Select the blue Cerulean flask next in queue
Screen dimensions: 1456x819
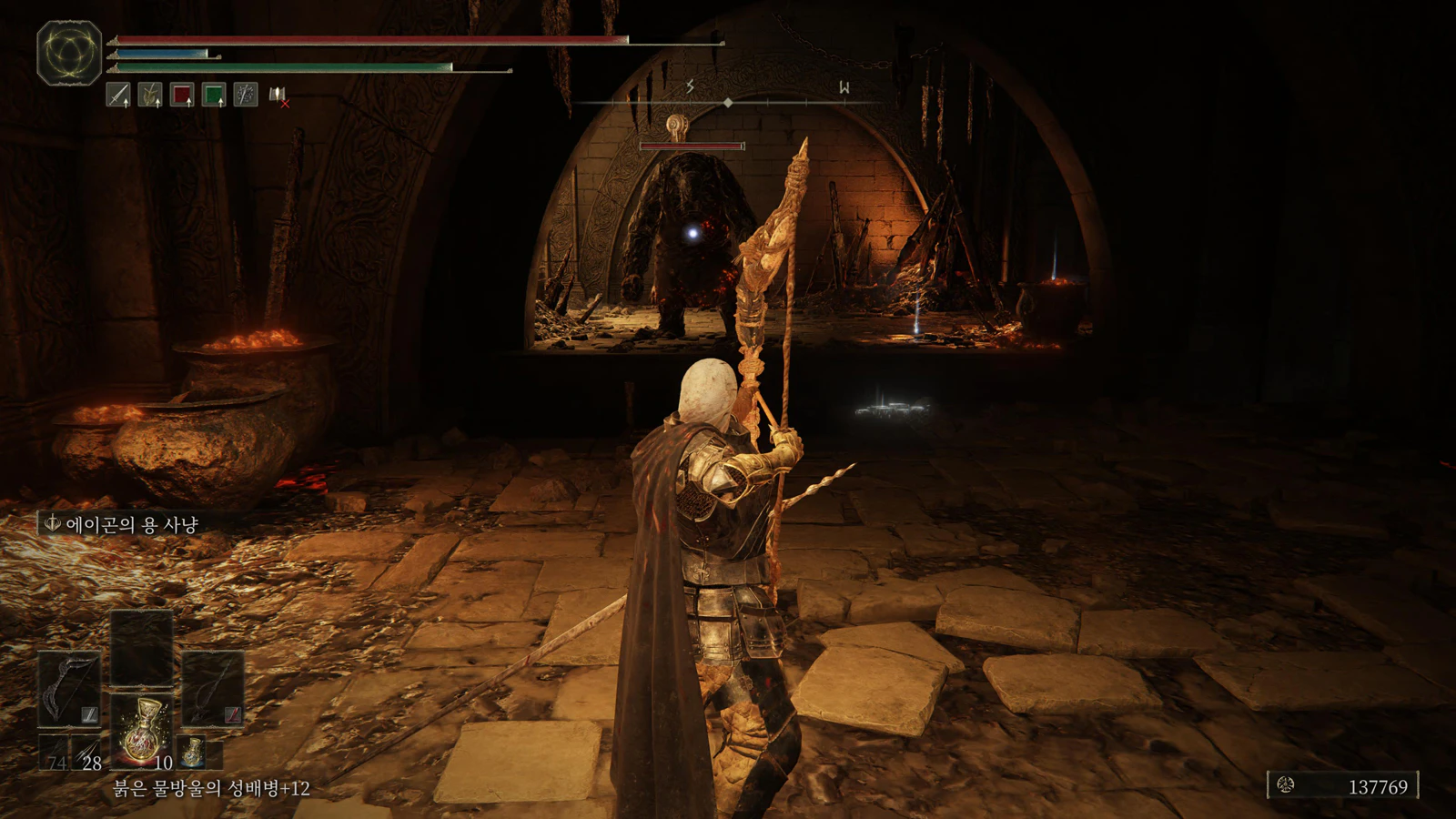click(x=191, y=752)
